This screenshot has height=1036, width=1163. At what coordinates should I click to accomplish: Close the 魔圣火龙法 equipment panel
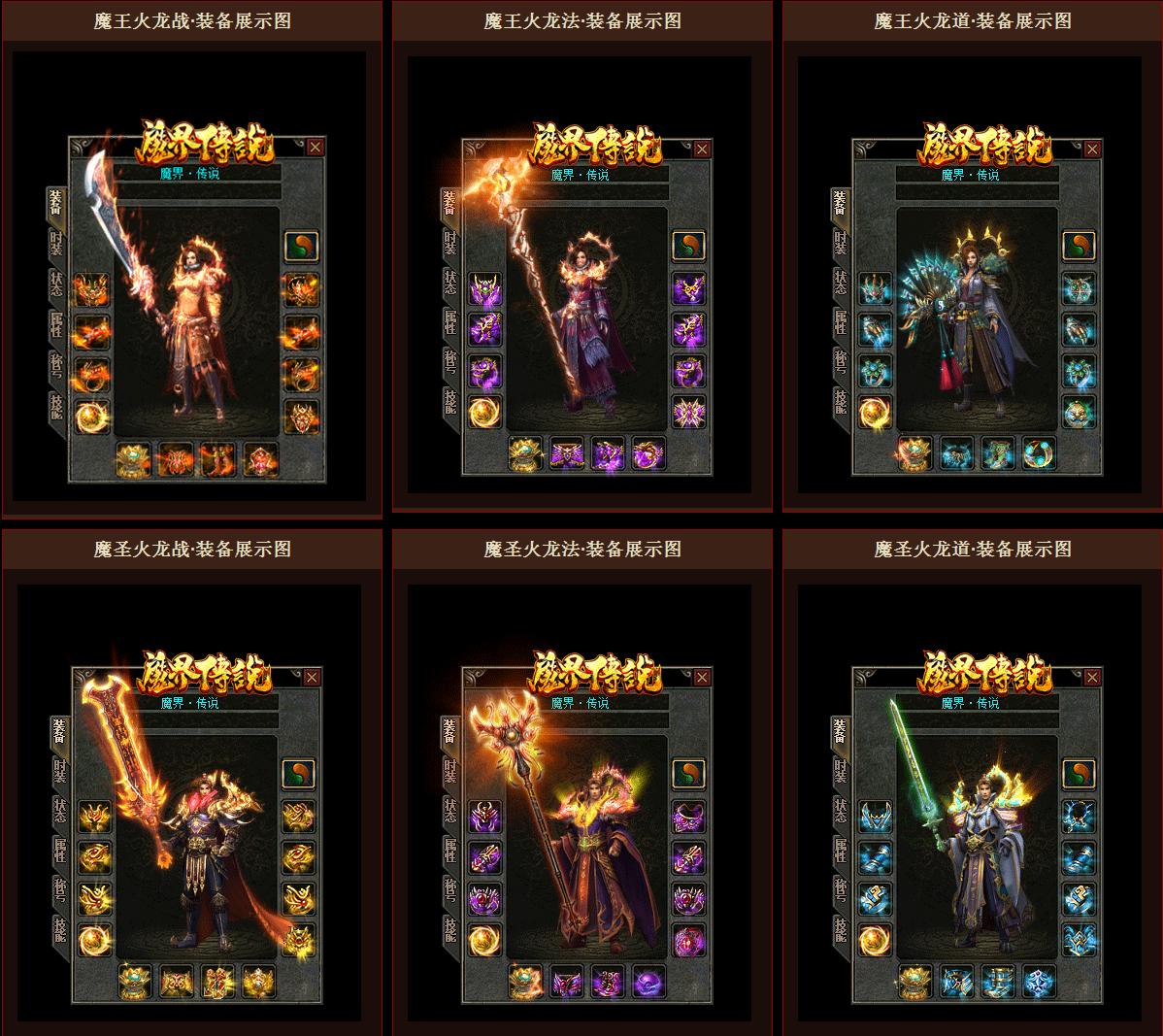click(x=702, y=678)
